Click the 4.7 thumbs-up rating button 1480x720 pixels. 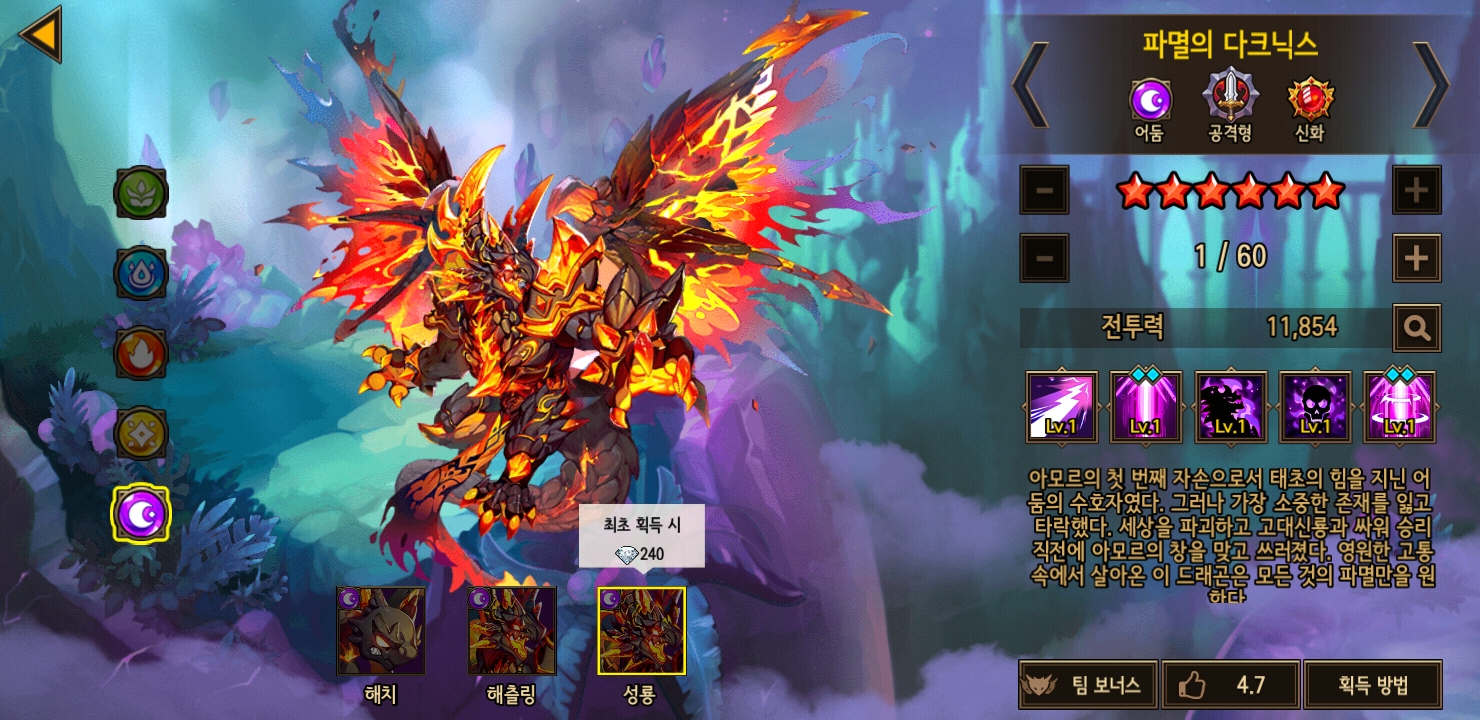click(x=1231, y=685)
